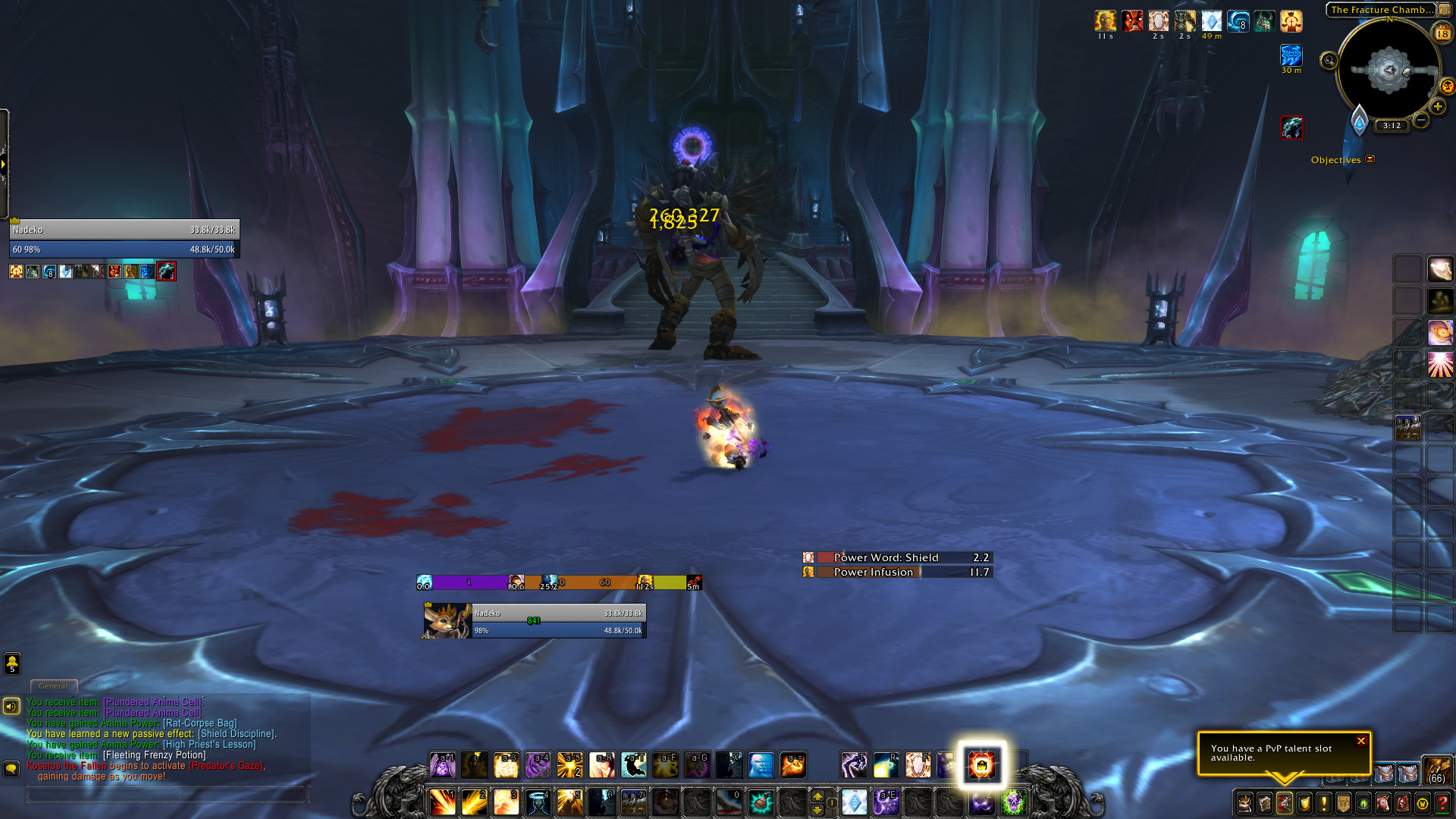Mute chat audio with the speaker icon
The width and height of the screenshot is (1456, 819).
click(x=11, y=705)
